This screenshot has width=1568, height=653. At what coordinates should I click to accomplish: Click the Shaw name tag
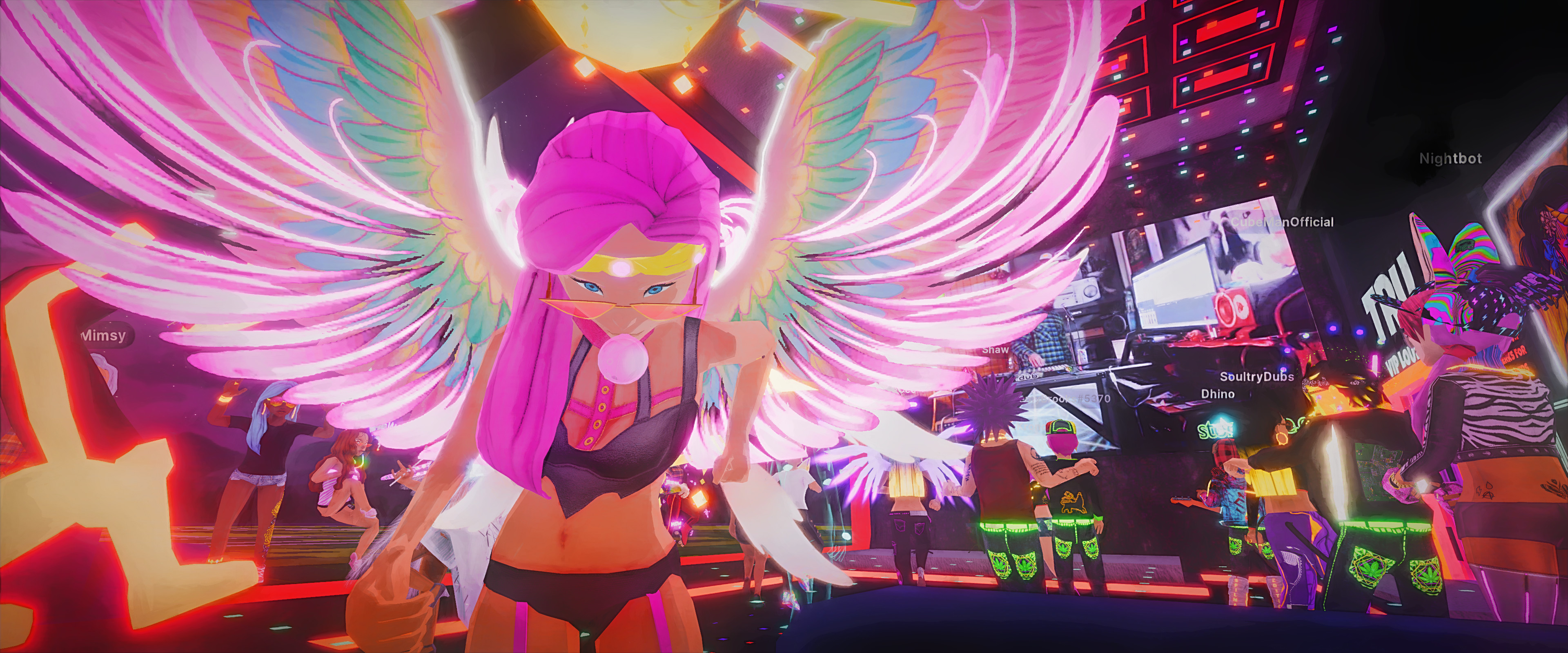(995, 350)
